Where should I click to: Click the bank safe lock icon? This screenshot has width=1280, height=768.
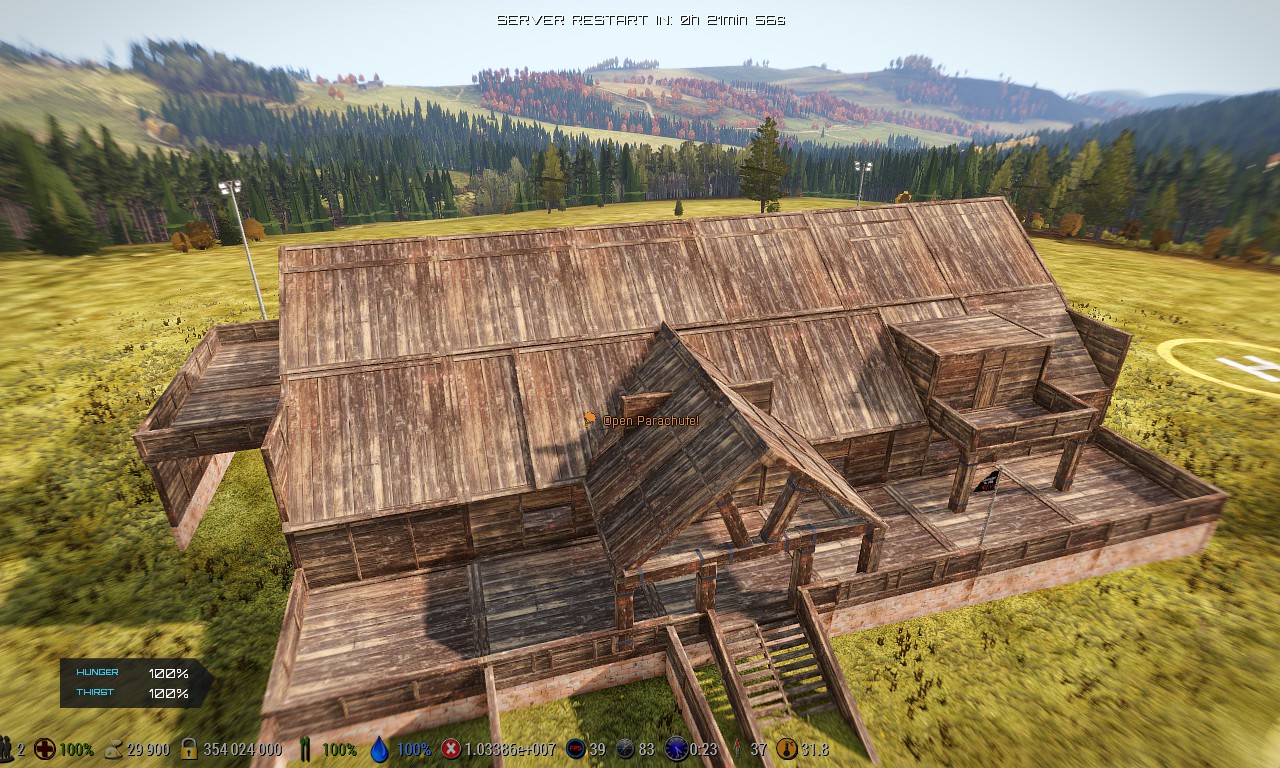[187, 748]
